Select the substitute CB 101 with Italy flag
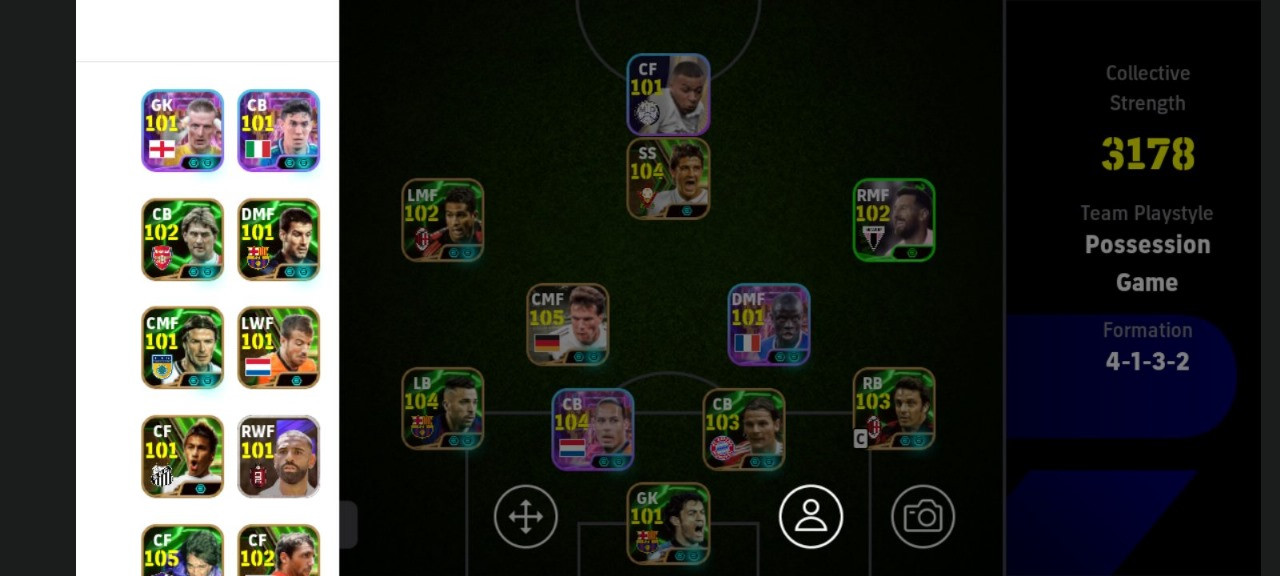Screen dimensions: 1280x576 [279, 130]
